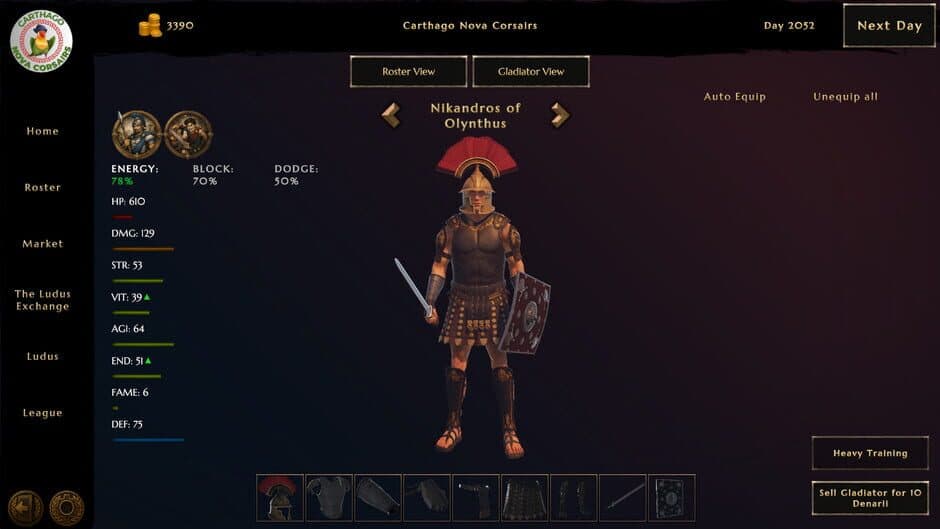This screenshot has height=529, width=940.
Task: Select the shield equipment slot
Action: point(671,497)
